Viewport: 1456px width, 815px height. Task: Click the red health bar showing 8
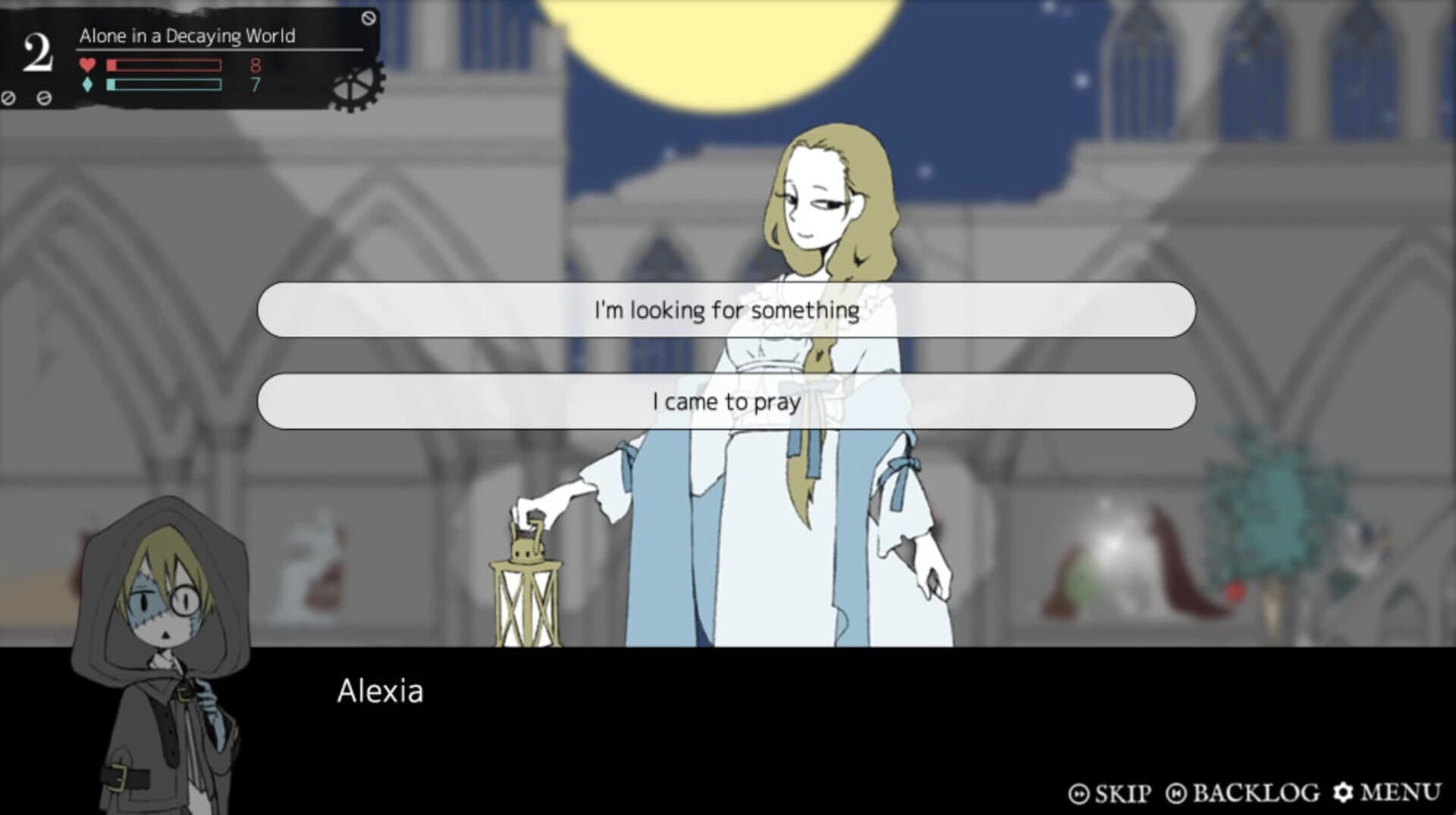[163, 65]
